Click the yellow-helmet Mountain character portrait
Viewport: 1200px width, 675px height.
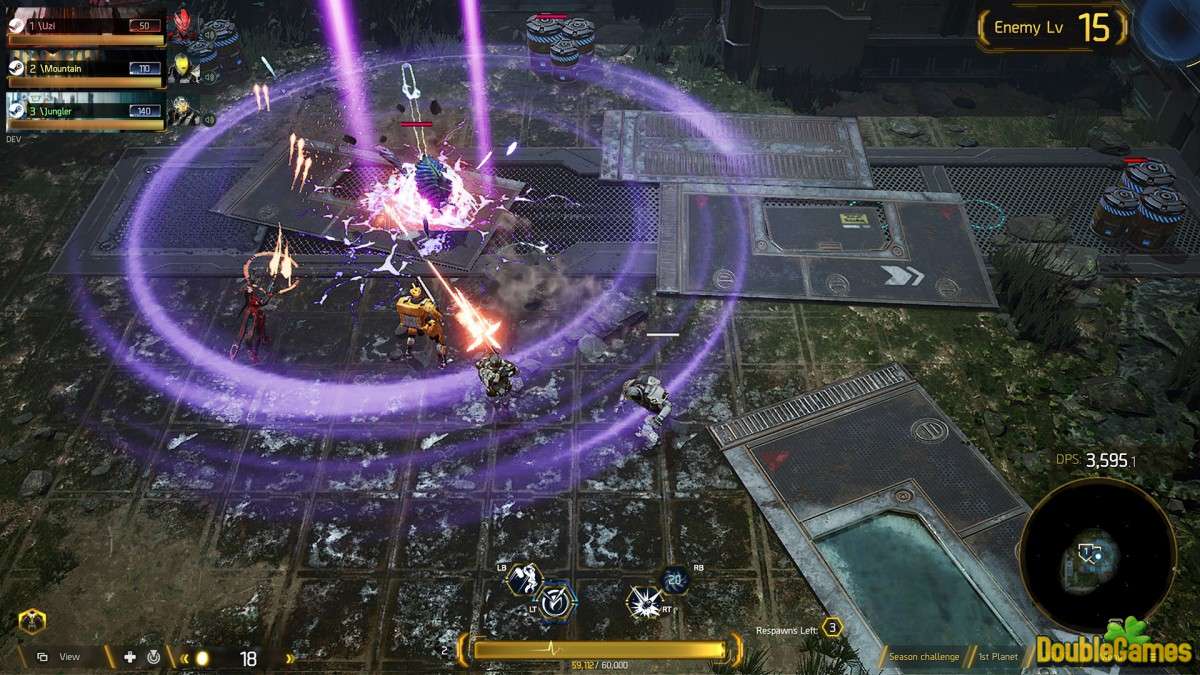pyautogui.click(x=182, y=67)
